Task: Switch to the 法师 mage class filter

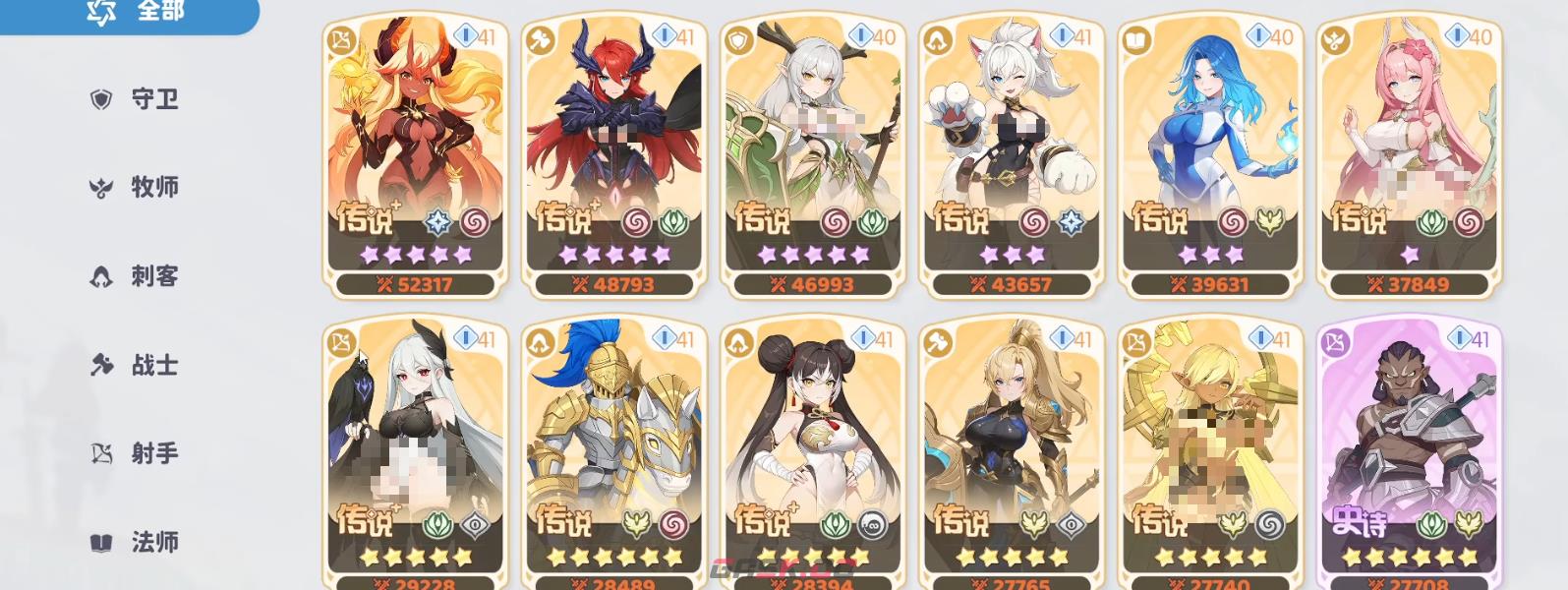Action: click(136, 542)
